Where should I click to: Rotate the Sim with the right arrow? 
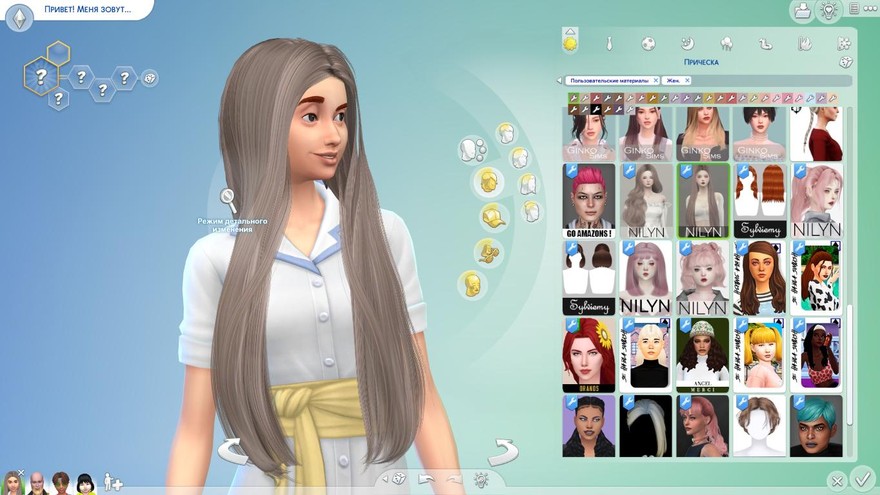(x=503, y=451)
